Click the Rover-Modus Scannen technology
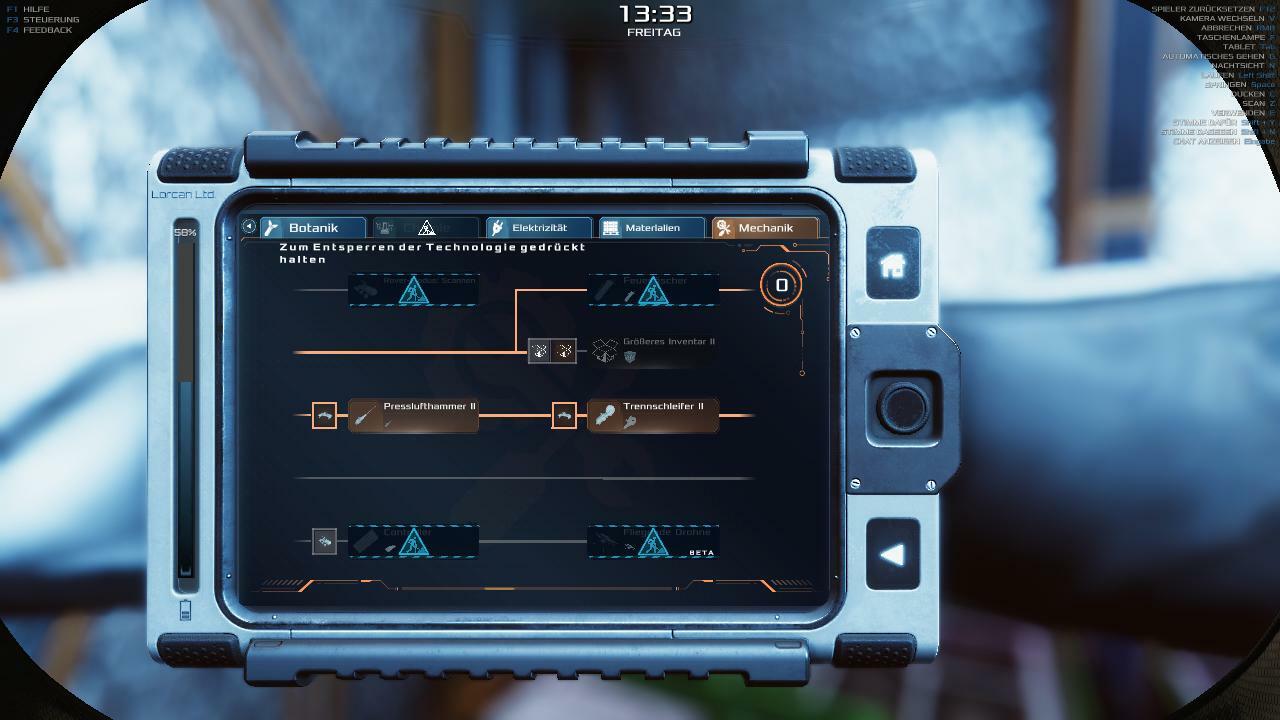 (x=413, y=290)
